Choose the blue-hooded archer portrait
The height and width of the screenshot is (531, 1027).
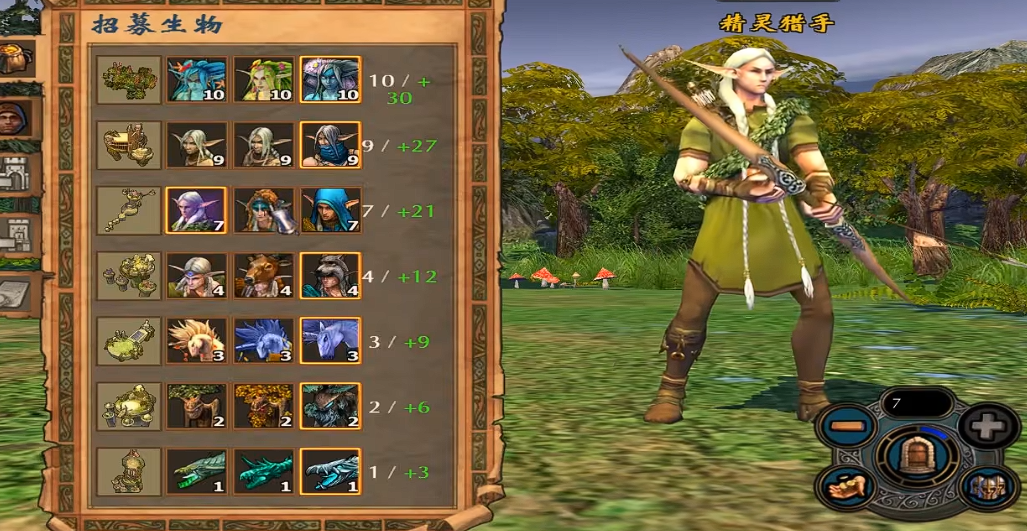(330, 210)
